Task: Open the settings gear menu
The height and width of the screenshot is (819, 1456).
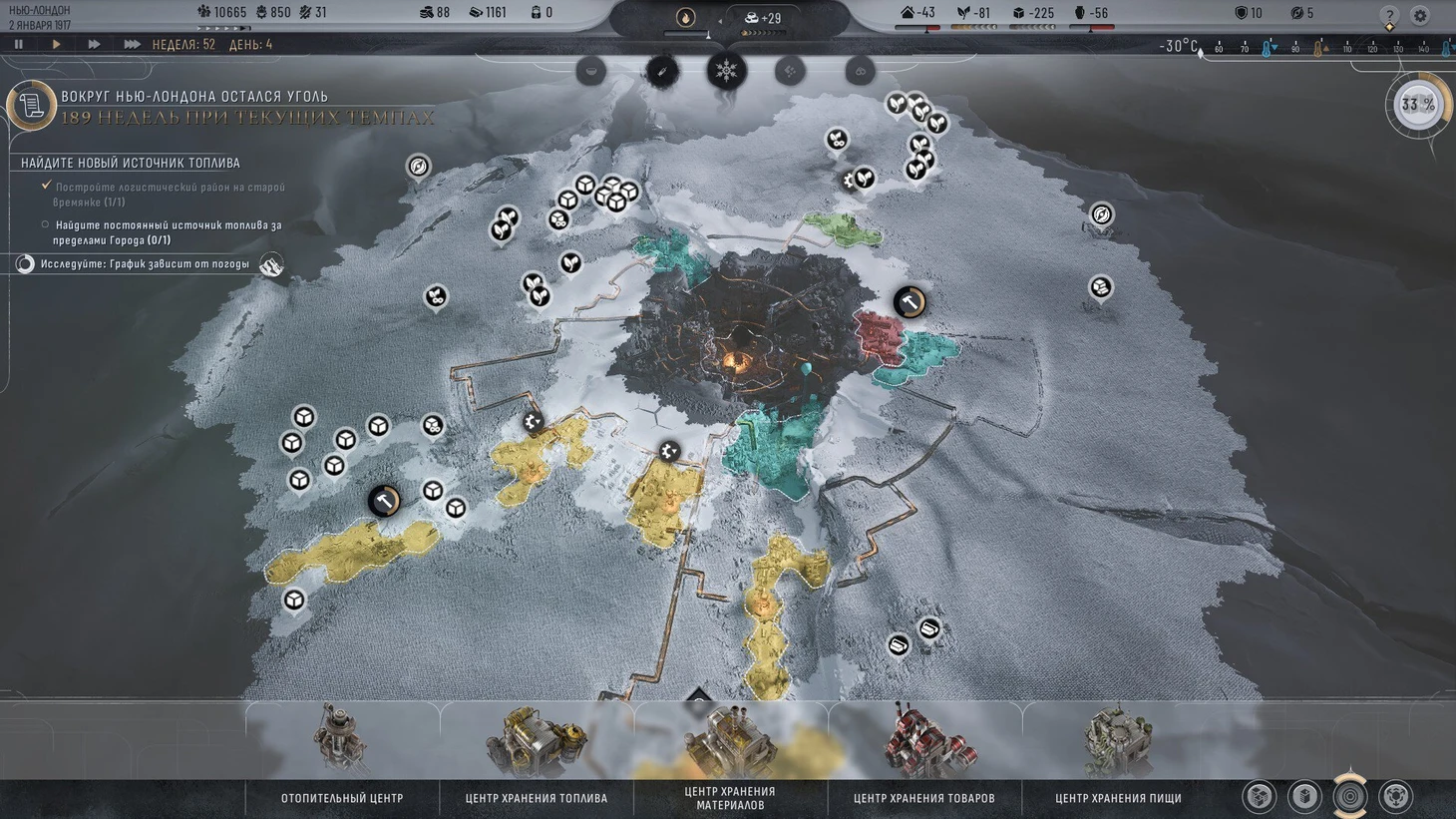Action: (1420, 15)
